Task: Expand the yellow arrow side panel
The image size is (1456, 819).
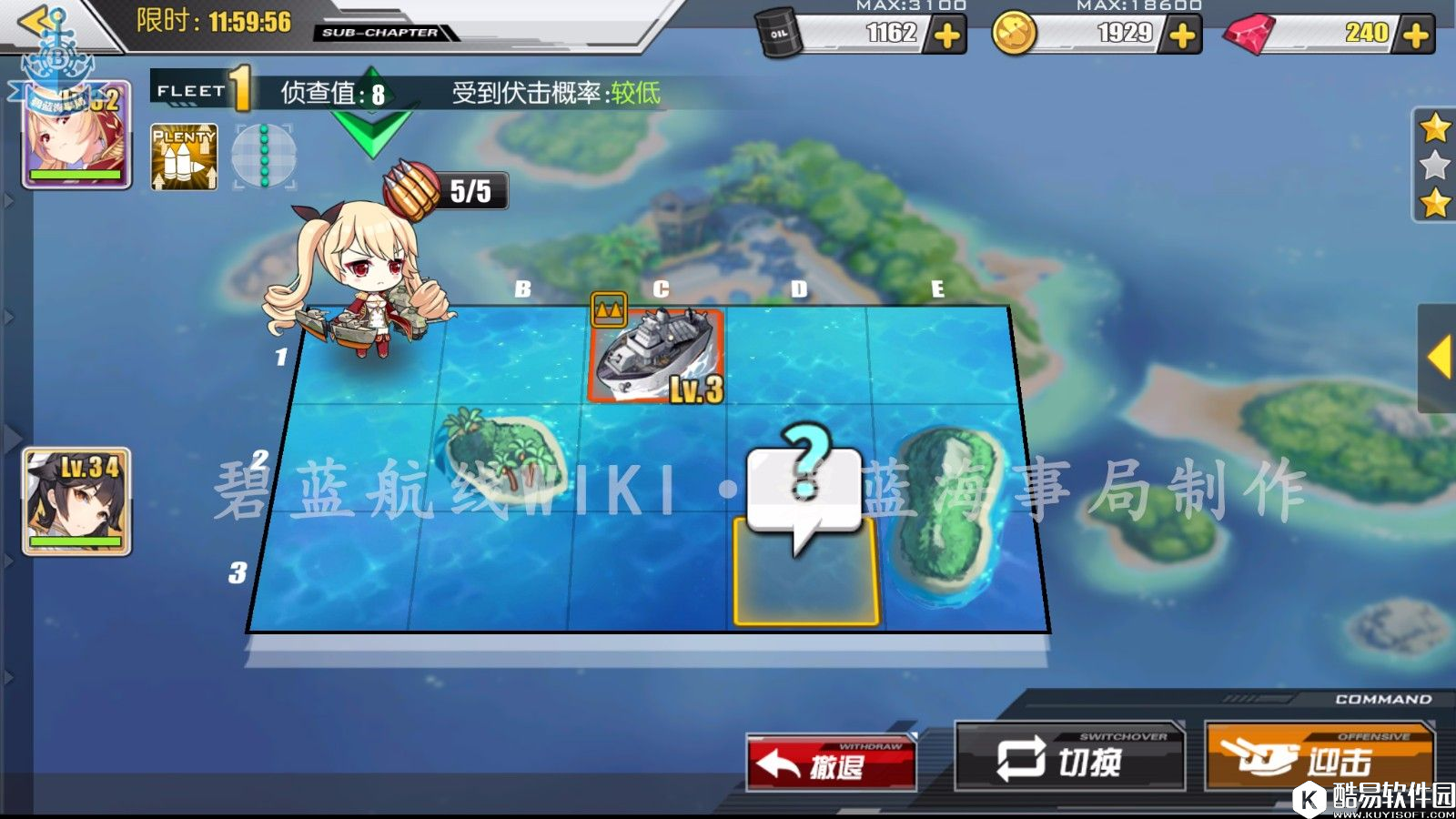Action: (1438, 357)
